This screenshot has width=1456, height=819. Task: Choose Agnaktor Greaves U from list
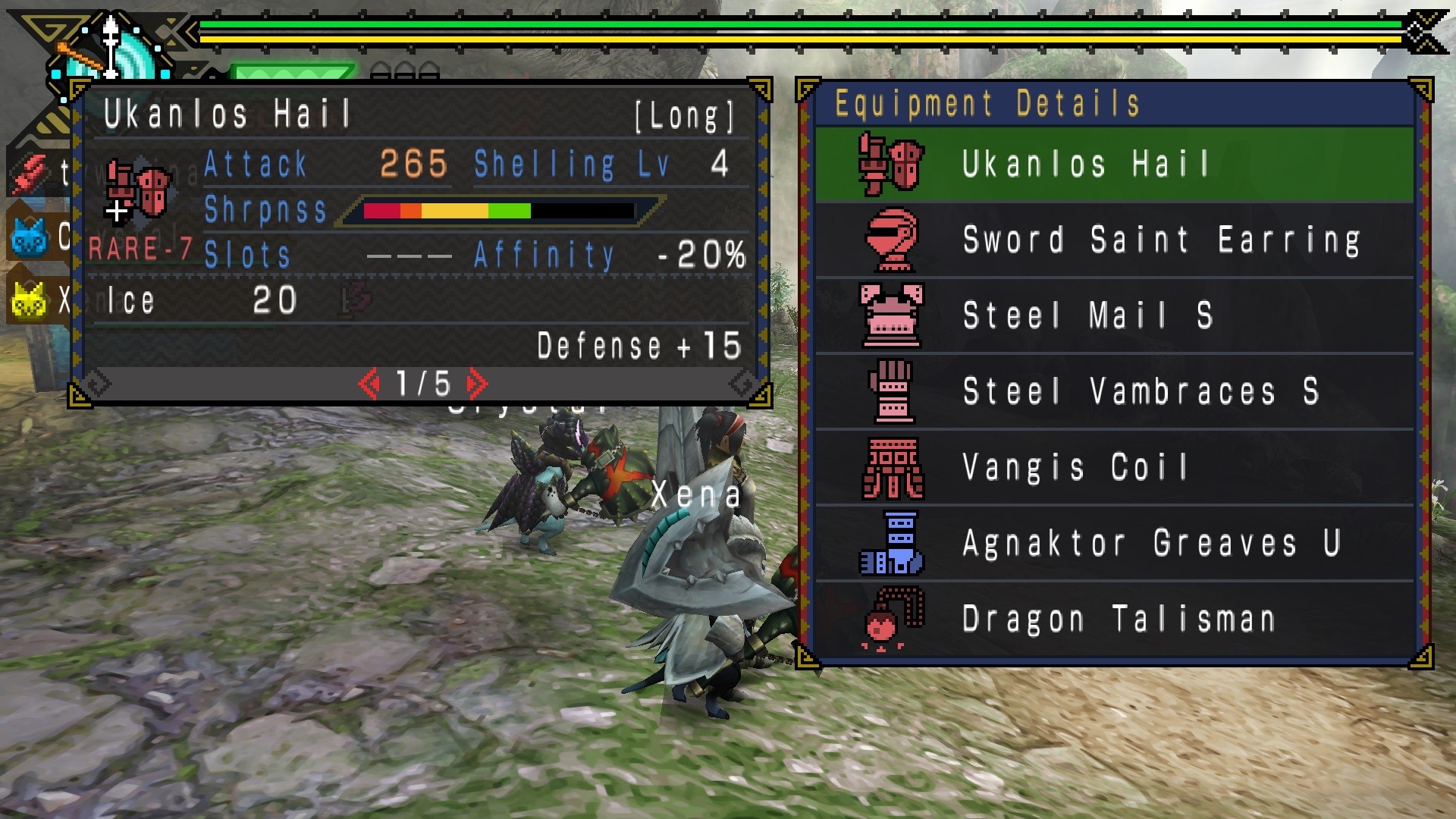click(1113, 543)
